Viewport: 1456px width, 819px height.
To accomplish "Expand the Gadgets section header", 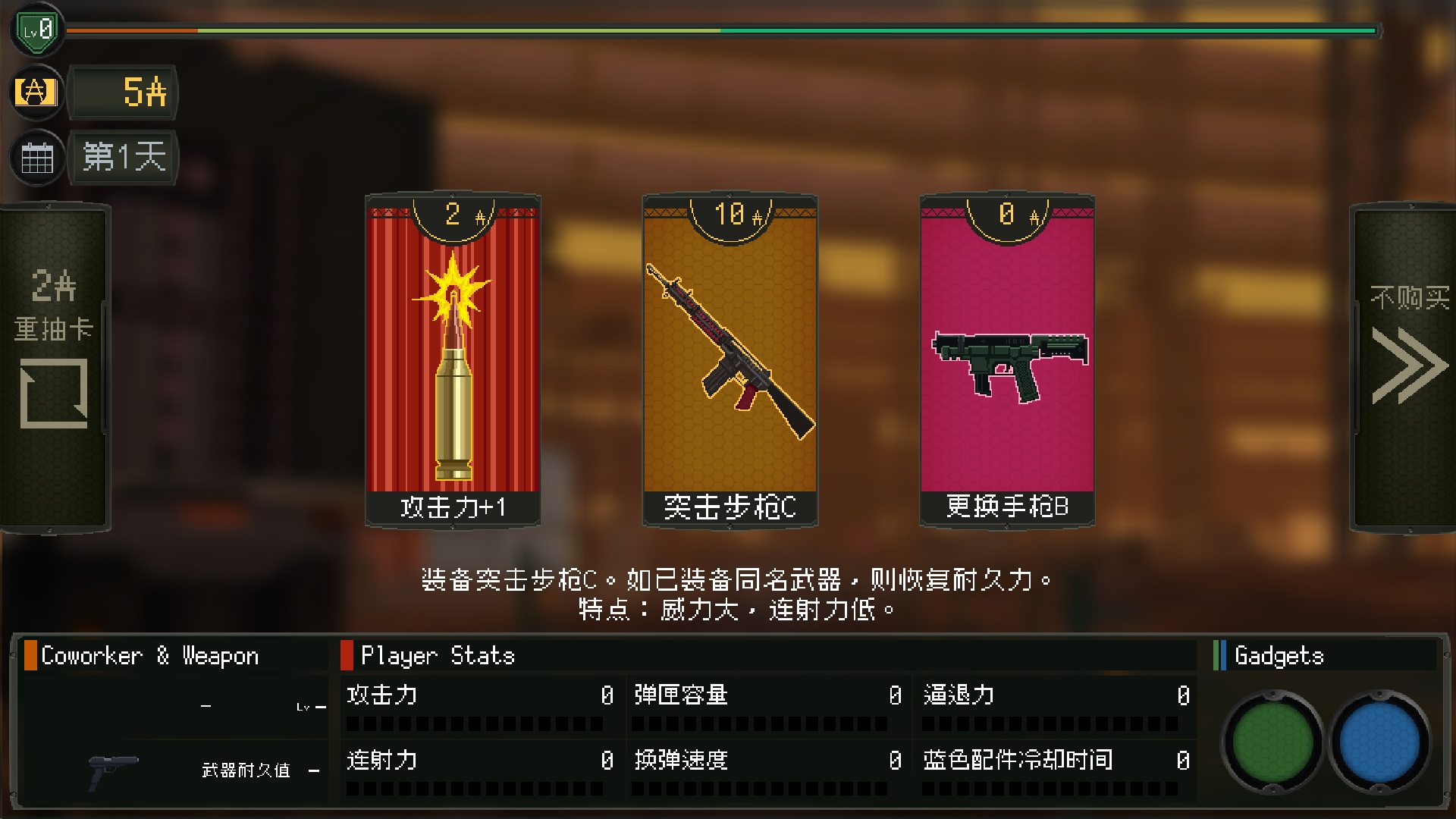I will point(1279,655).
